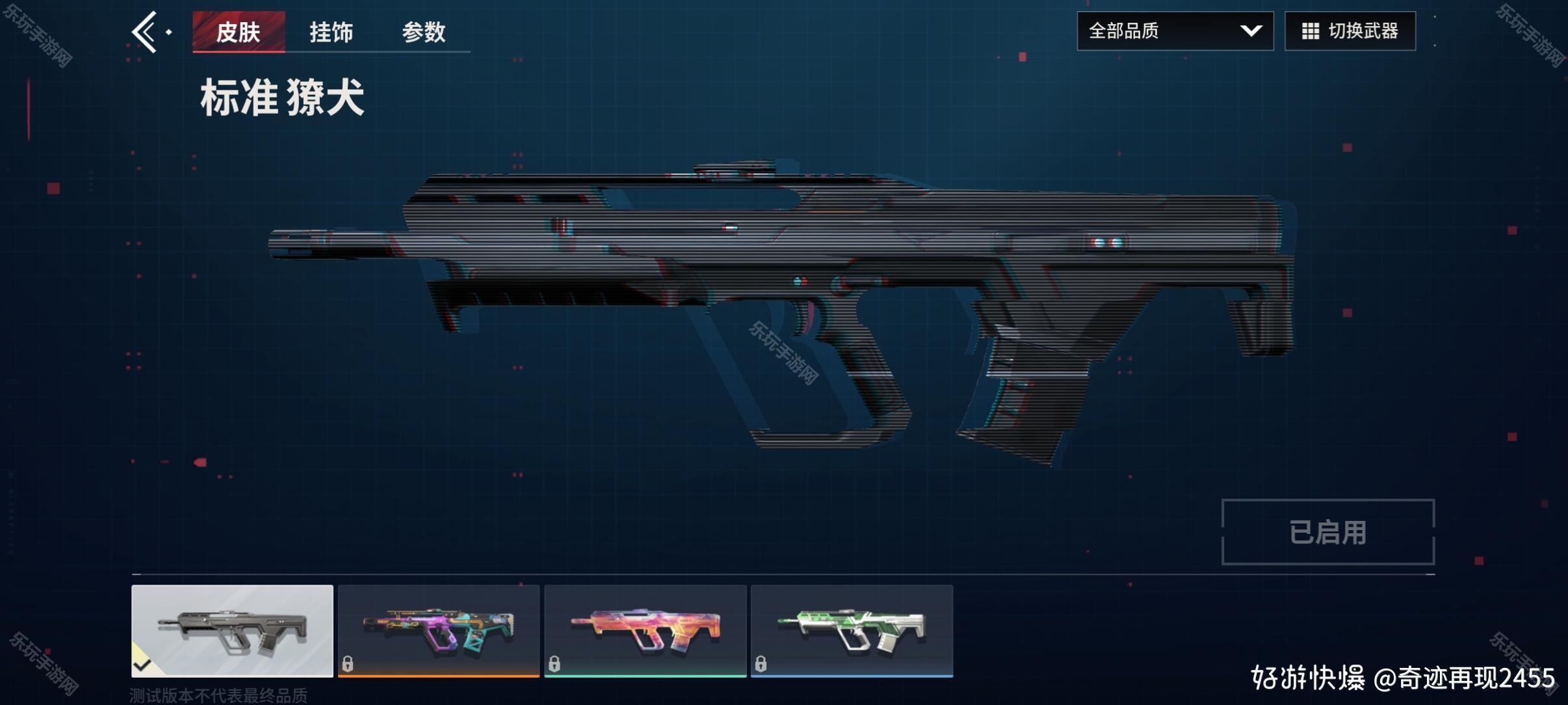Screen dimensions: 1568x705
Task: Switch to the 皮肤 skins tab
Action: [x=239, y=32]
